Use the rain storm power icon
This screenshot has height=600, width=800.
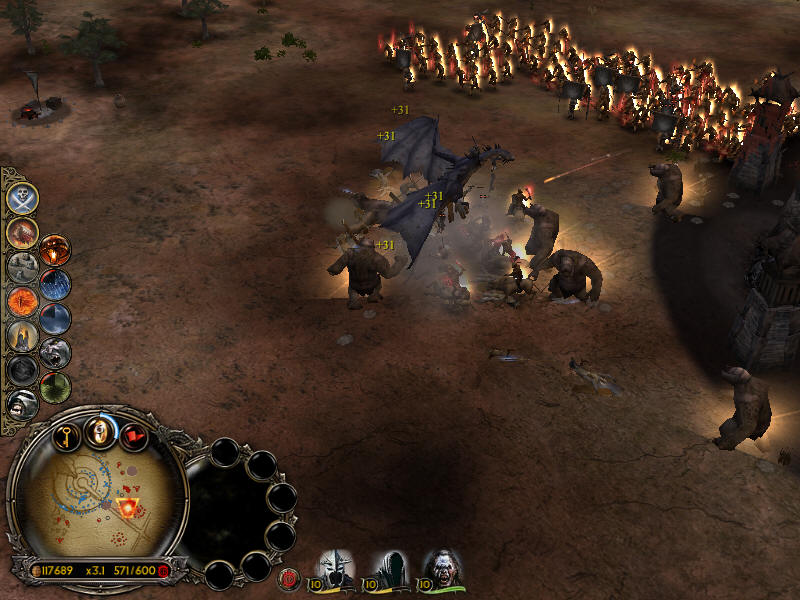click(x=55, y=284)
